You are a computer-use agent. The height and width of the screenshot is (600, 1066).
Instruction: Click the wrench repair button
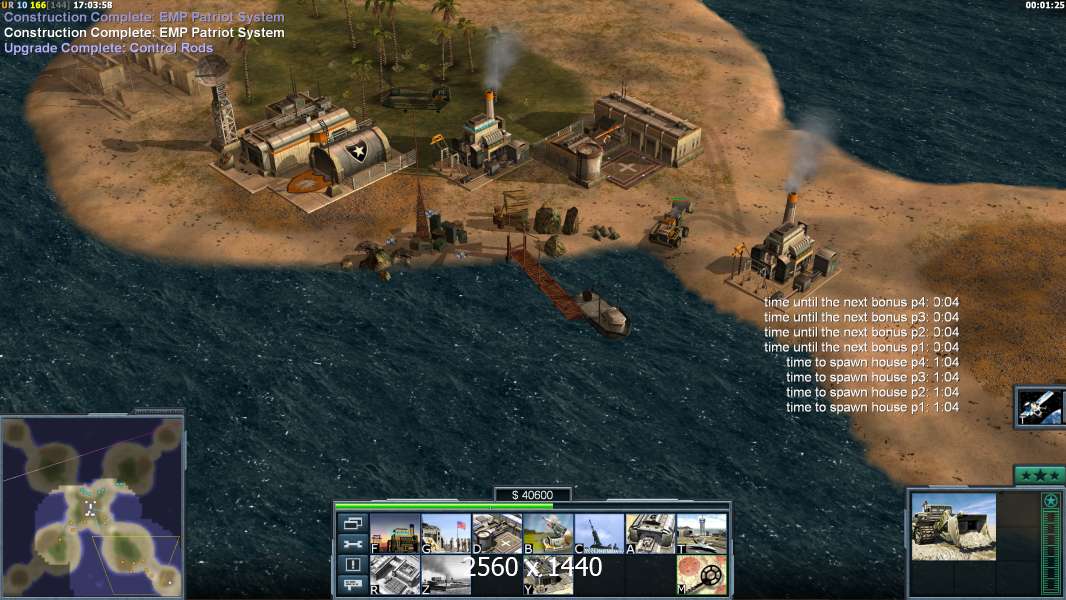click(x=352, y=544)
